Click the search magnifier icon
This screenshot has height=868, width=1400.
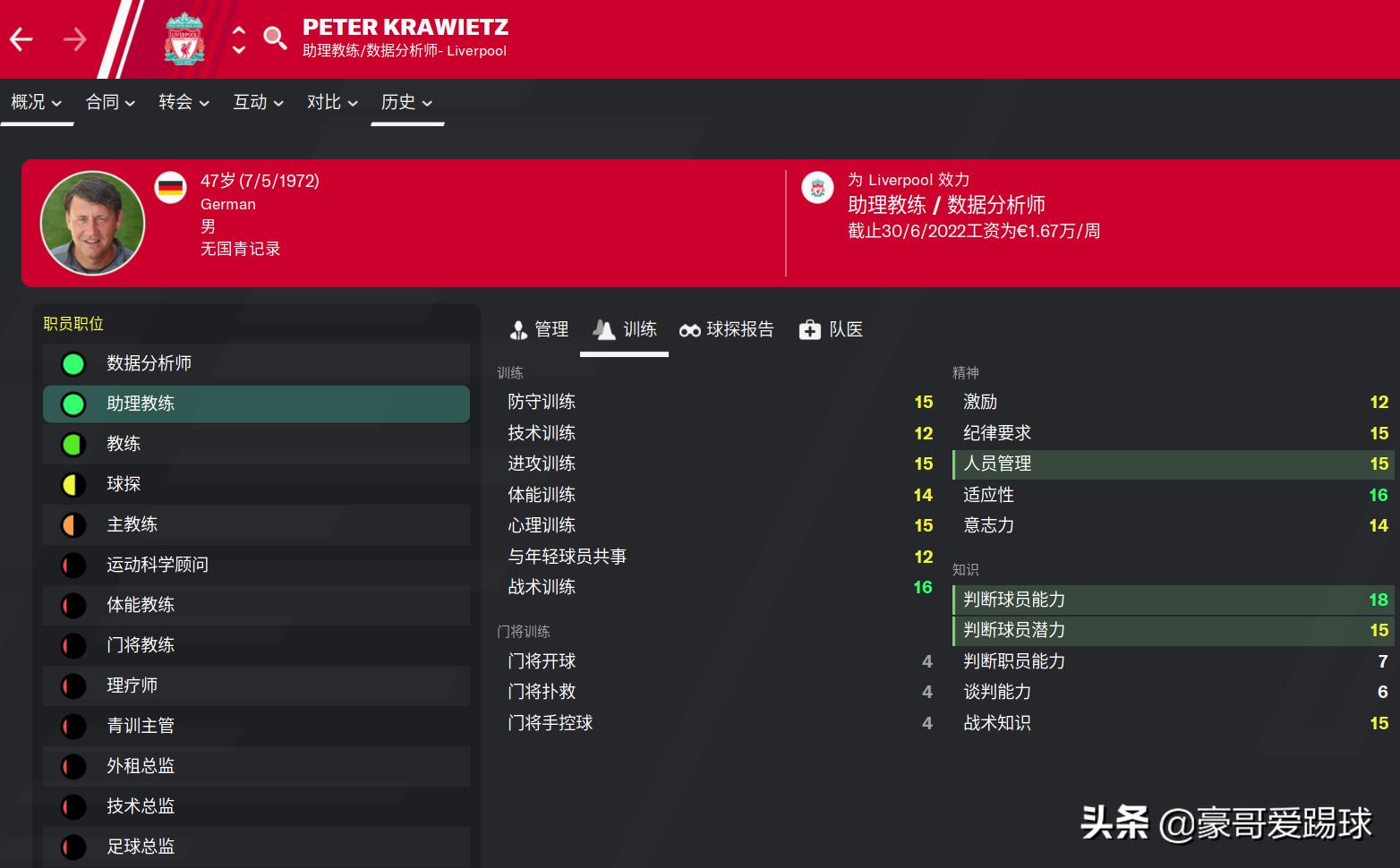pyautogui.click(x=274, y=38)
